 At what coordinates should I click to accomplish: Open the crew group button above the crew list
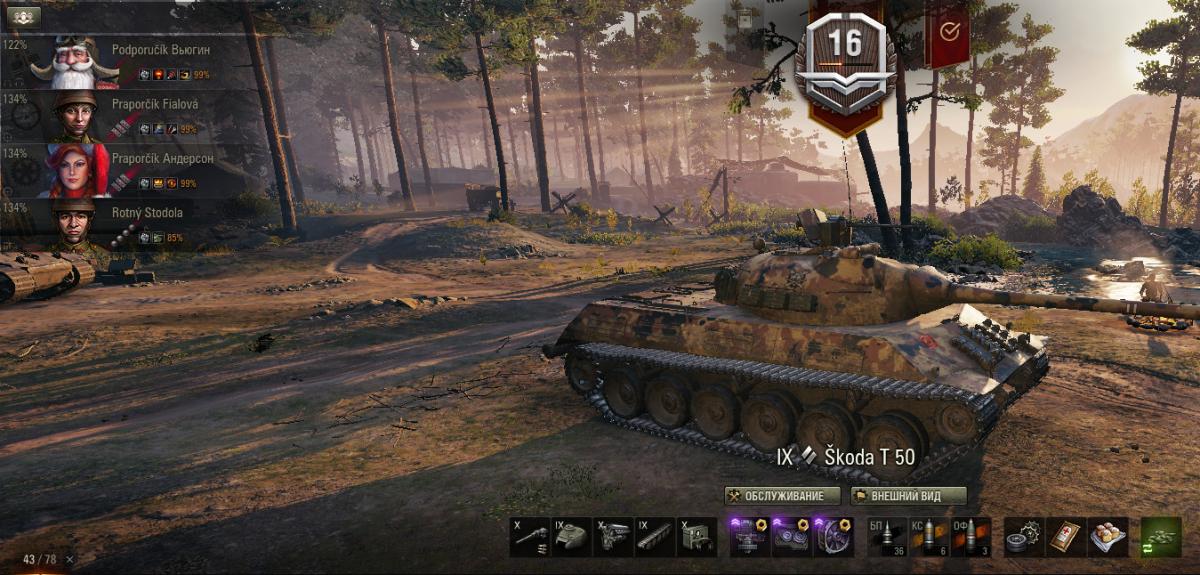[23, 16]
